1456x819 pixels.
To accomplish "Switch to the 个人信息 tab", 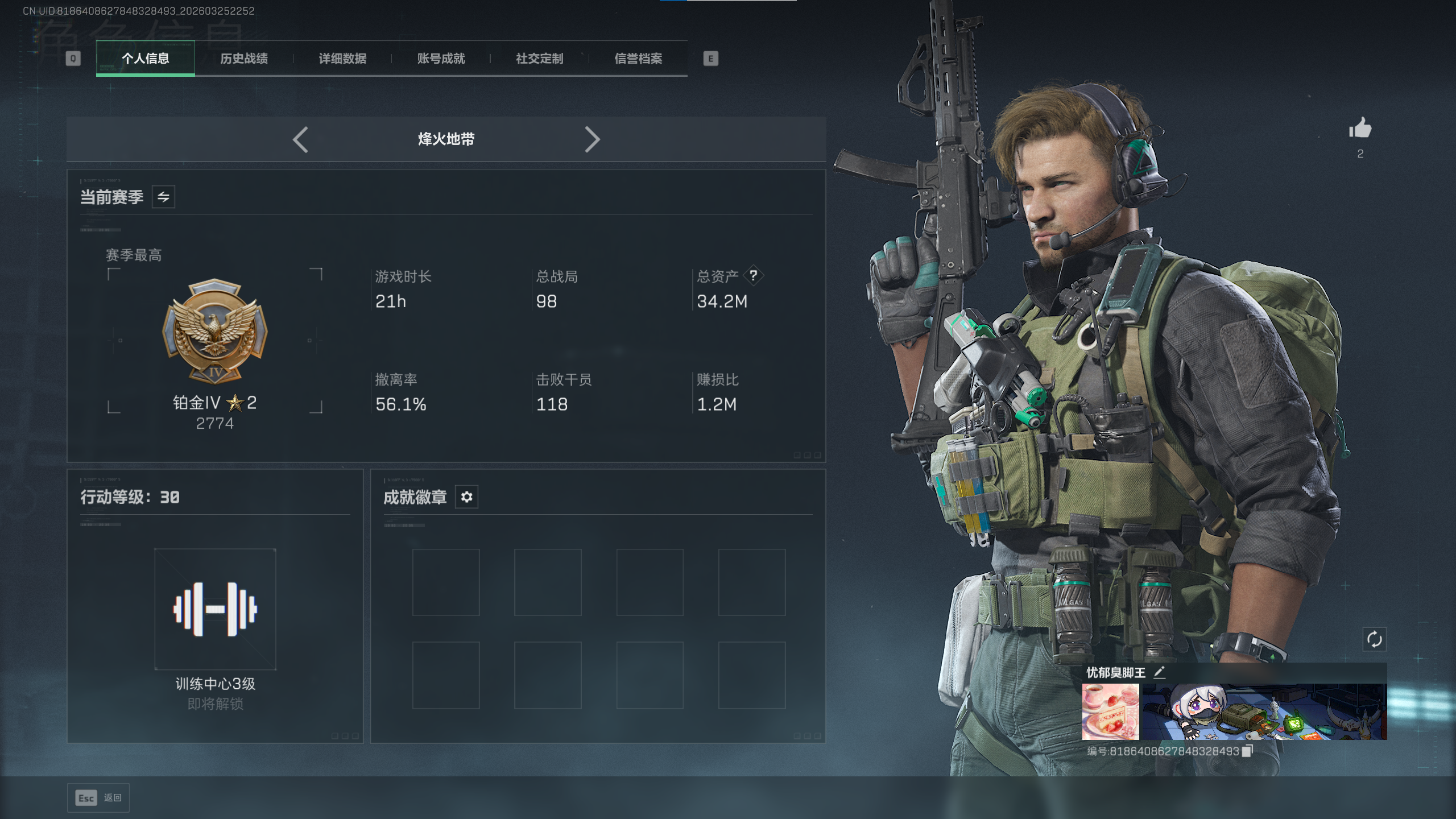I will coord(146,59).
